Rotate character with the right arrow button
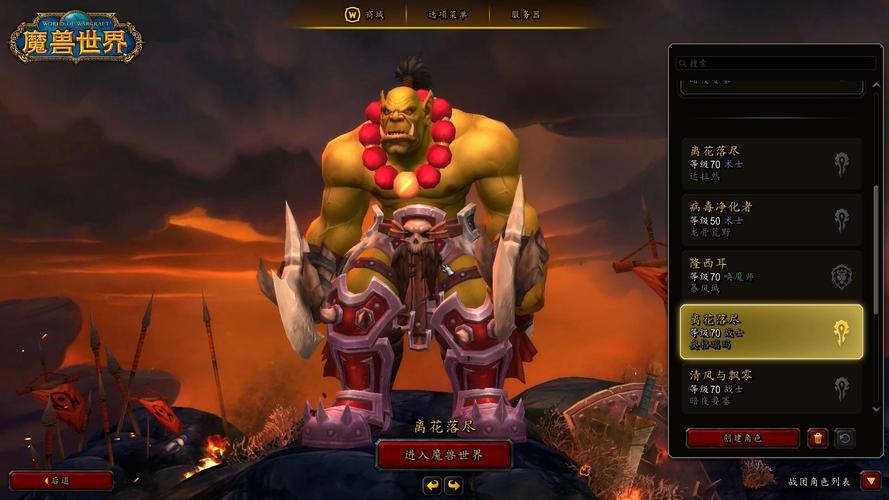This screenshot has width=889, height=500. point(454,485)
